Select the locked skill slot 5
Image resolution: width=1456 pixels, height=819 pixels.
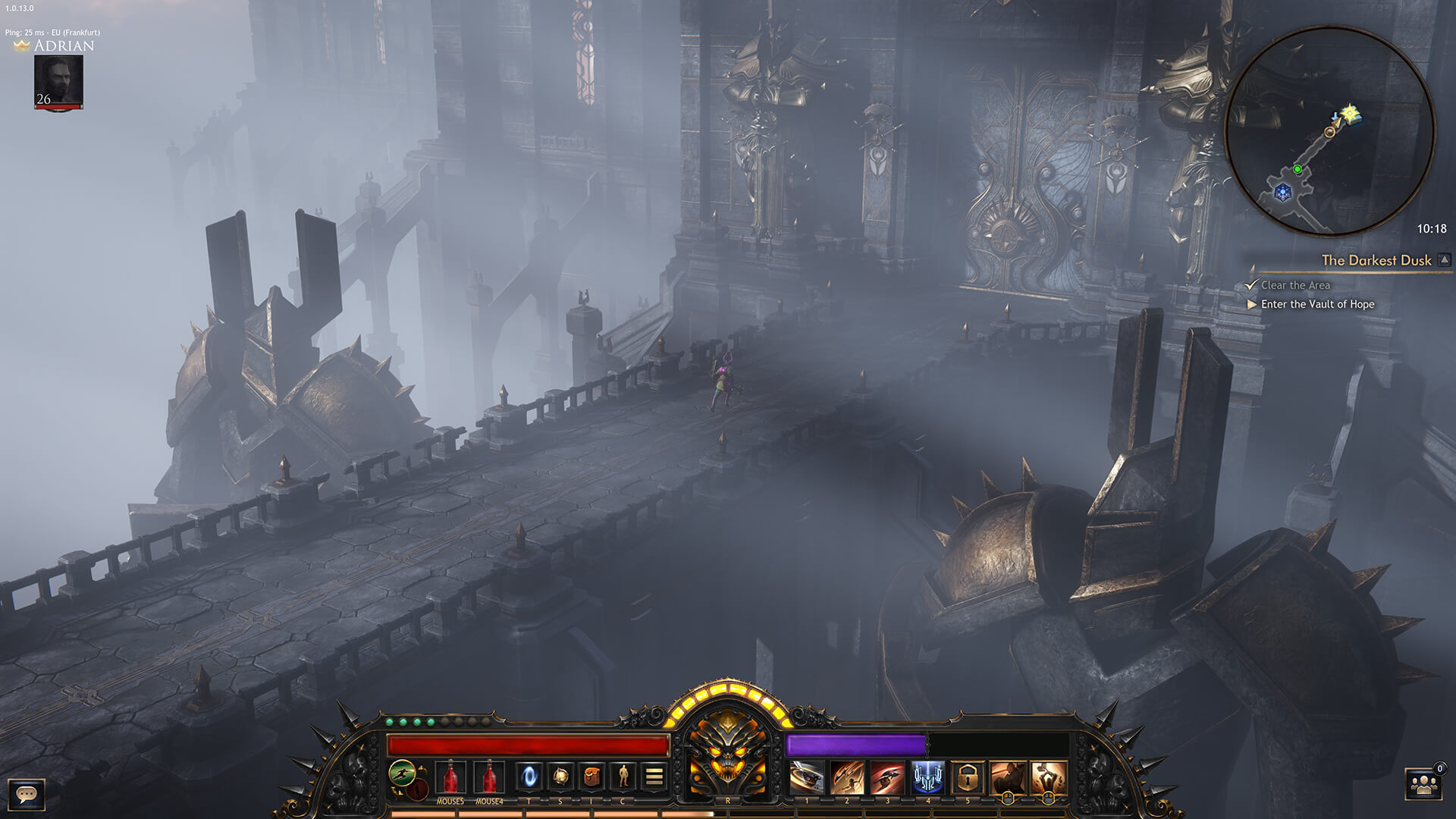click(968, 778)
